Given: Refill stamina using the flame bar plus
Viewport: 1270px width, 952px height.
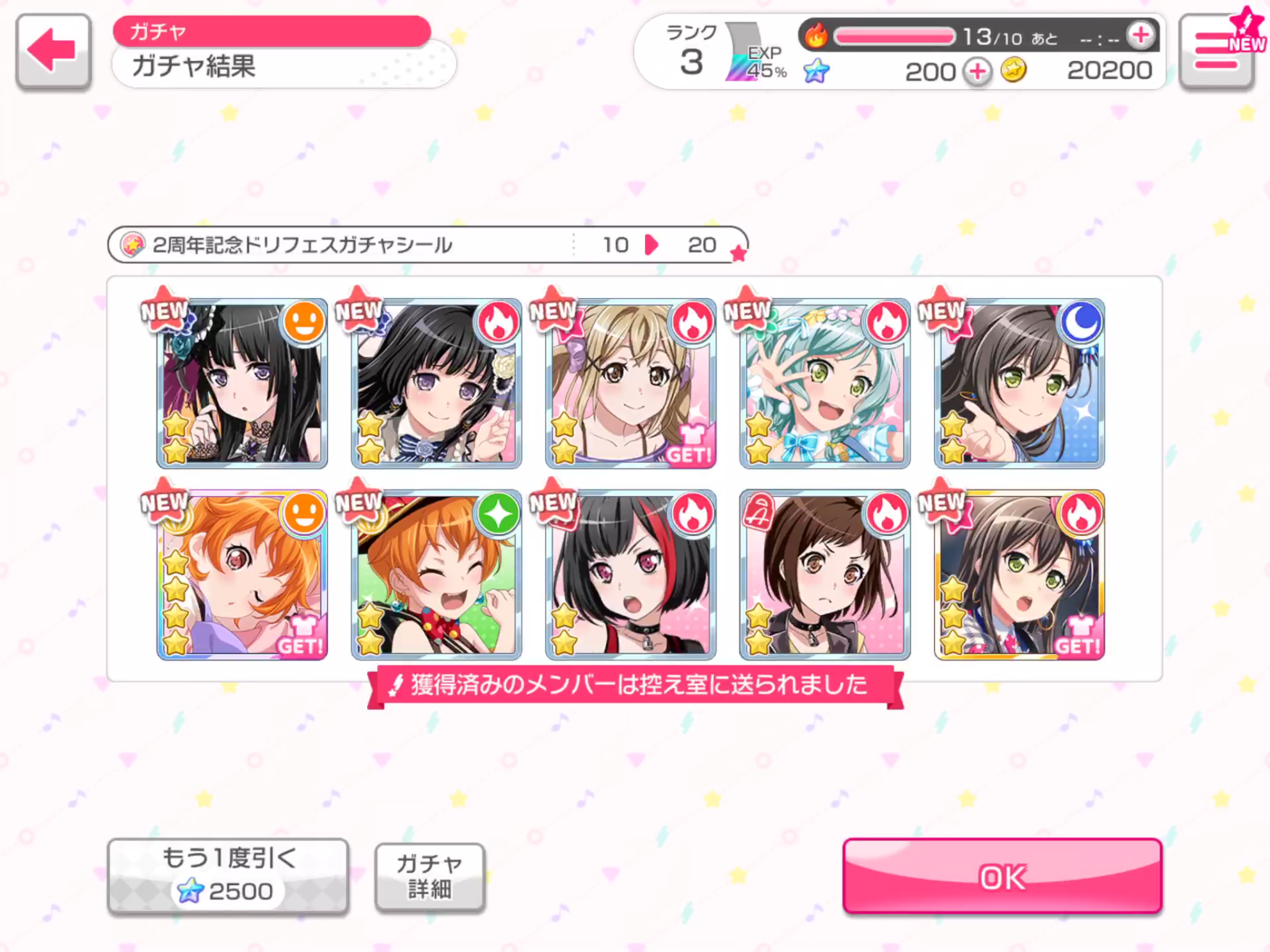Looking at the screenshot, I should [x=1141, y=35].
